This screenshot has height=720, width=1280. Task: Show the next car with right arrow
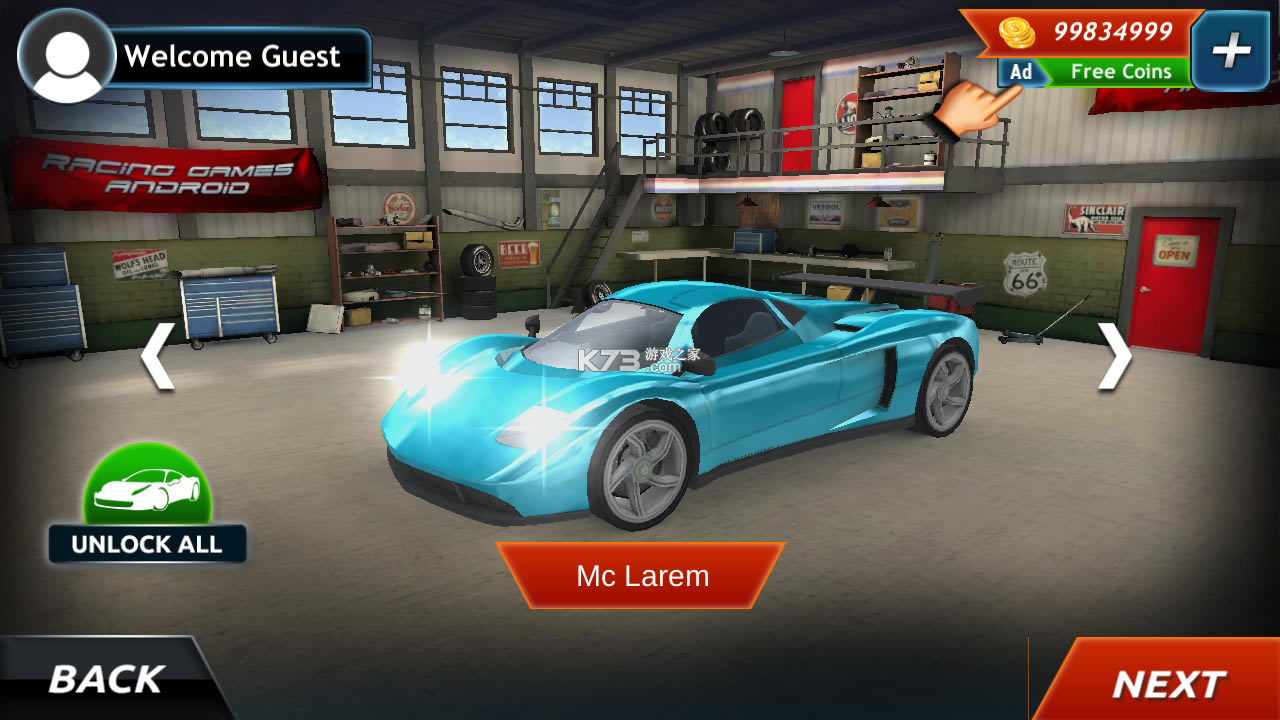point(1114,355)
